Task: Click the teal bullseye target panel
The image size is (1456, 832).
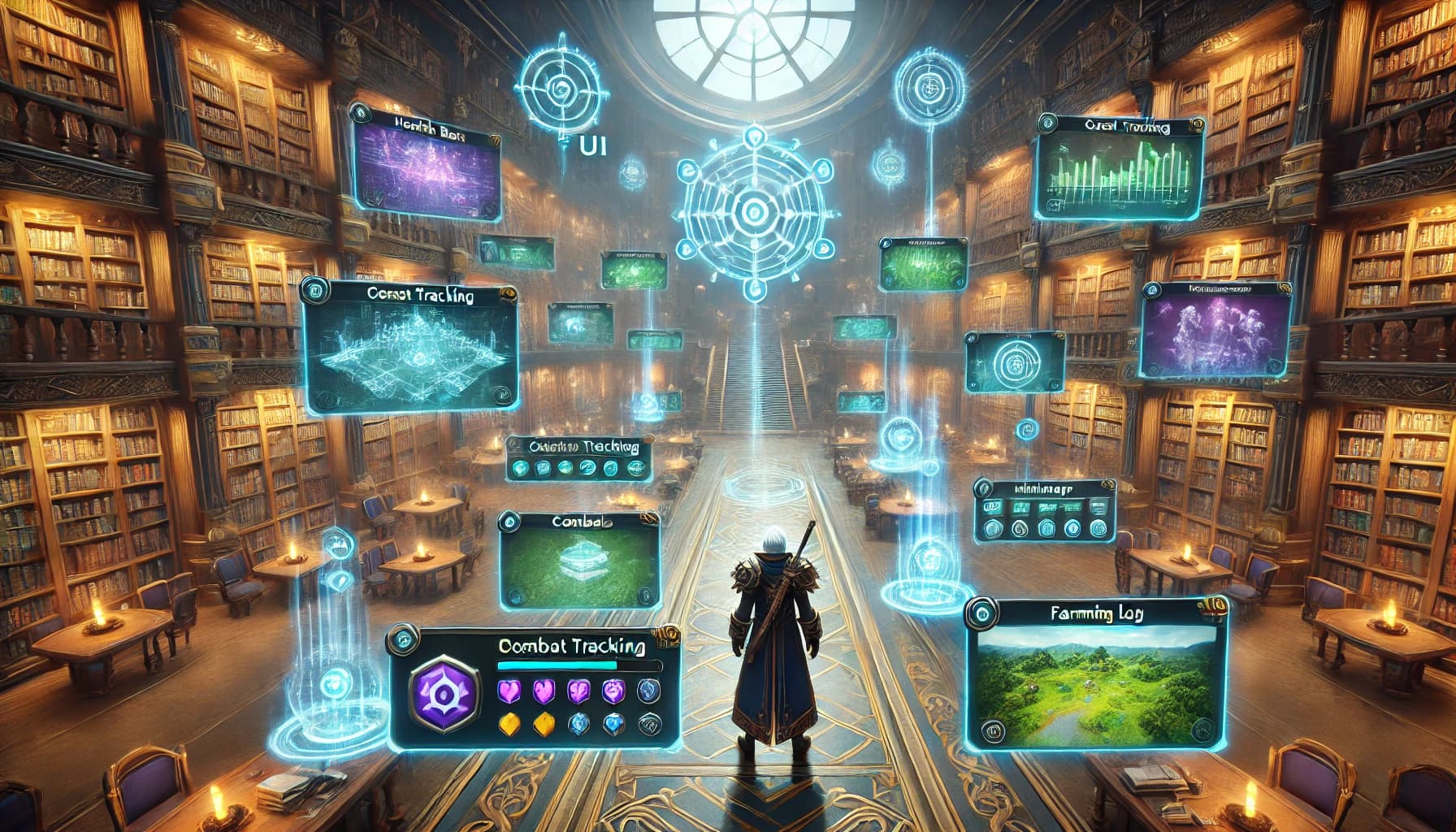Action: (x=1015, y=362)
